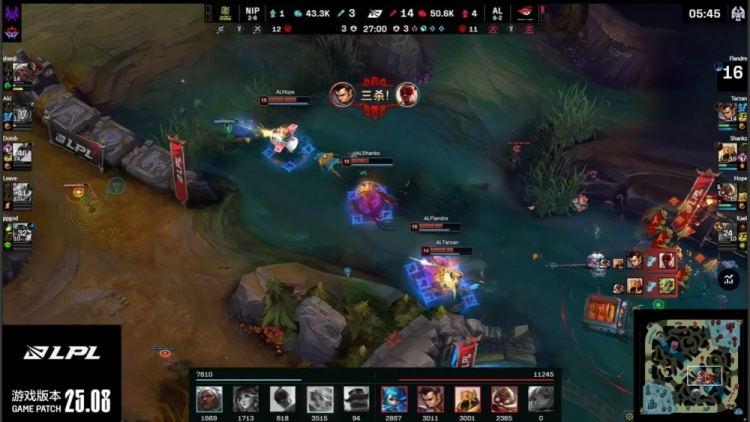Select Flandre's player panel showing 16
This screenshot has width=750, height=422.
(x=732, y=72)
